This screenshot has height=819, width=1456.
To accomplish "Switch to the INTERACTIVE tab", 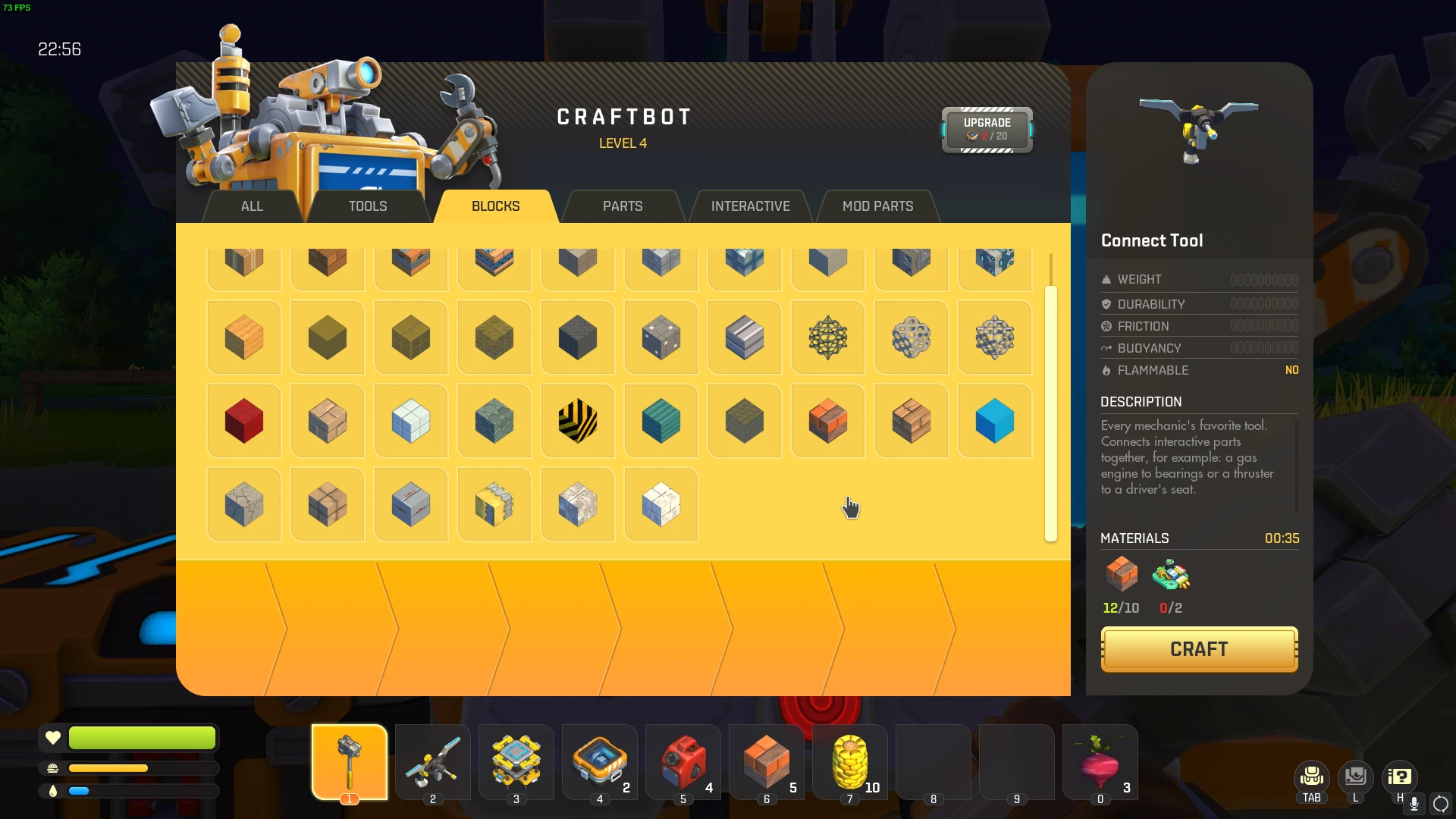I will (x=750, y=206).
